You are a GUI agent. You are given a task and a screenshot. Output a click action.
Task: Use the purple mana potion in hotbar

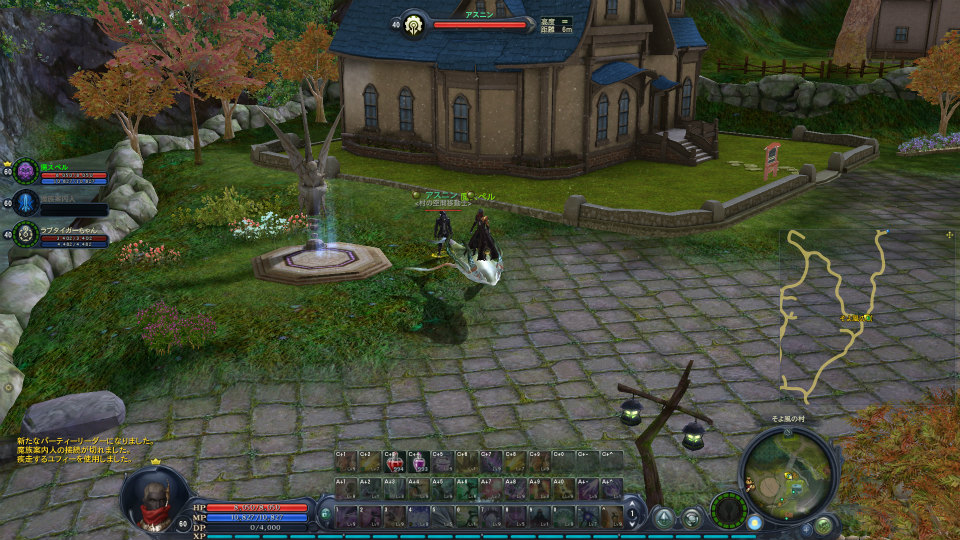(418, 462)
